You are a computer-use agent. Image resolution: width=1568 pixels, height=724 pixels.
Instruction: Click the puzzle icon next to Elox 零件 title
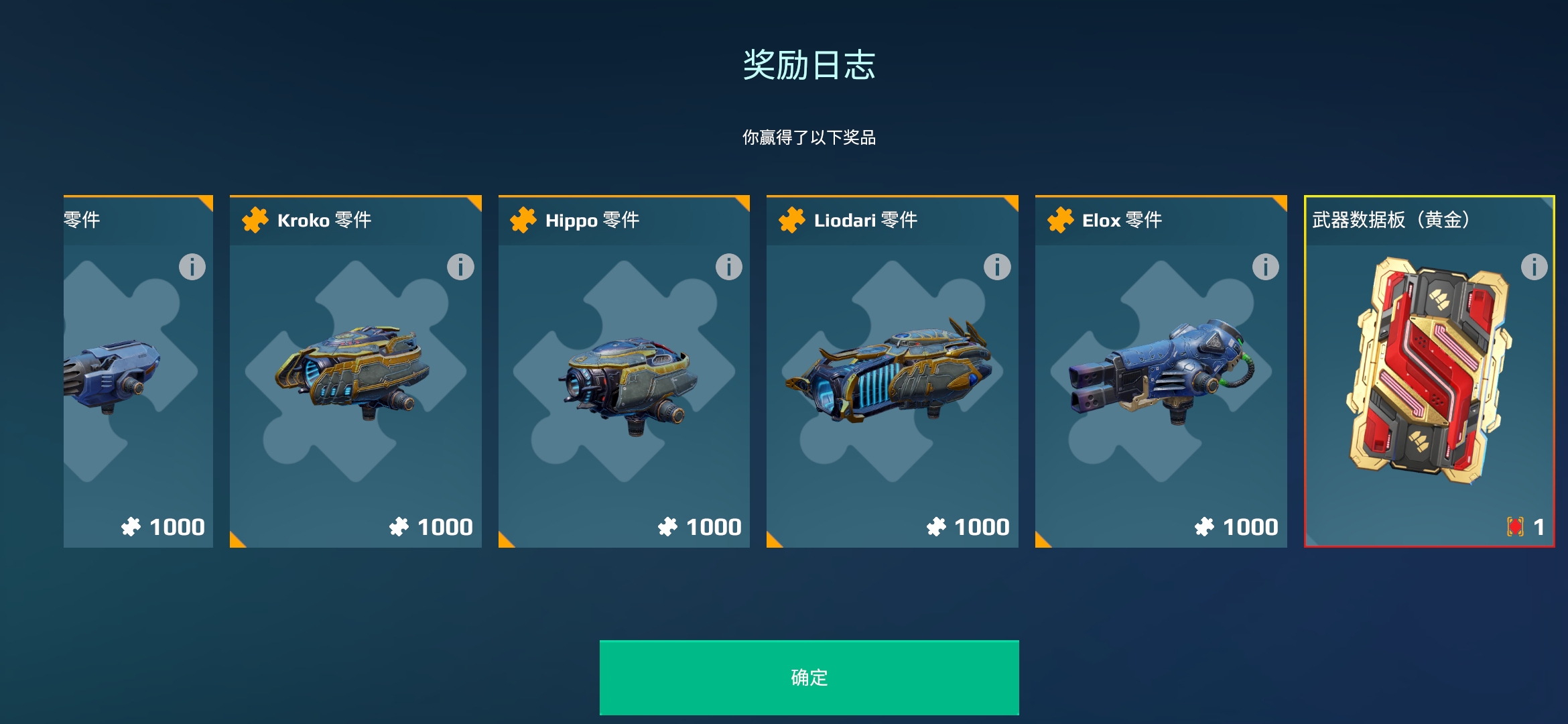1059,221
